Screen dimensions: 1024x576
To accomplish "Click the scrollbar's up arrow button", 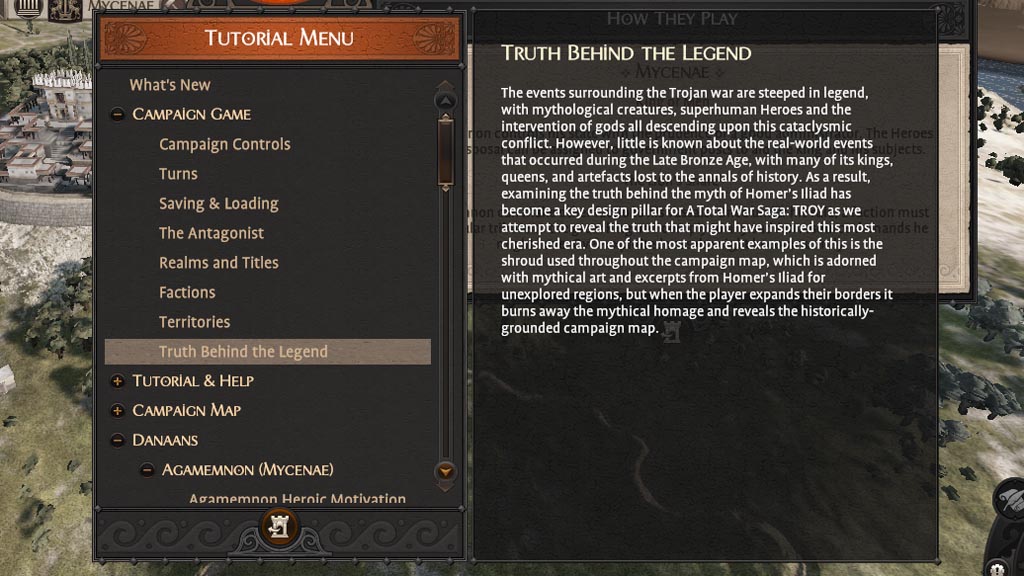I will coord(446,100).
